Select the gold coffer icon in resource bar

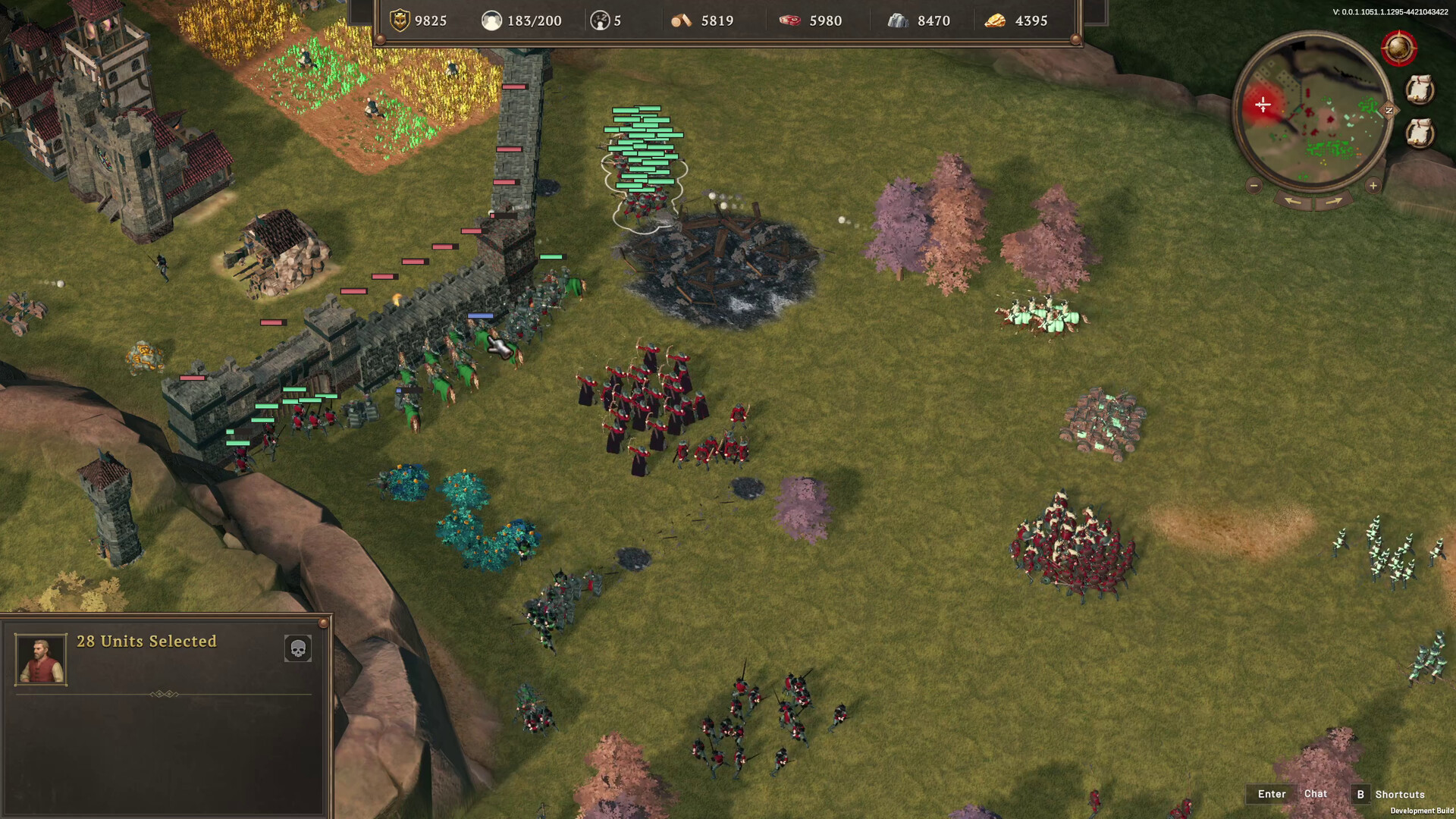point(400,20)
